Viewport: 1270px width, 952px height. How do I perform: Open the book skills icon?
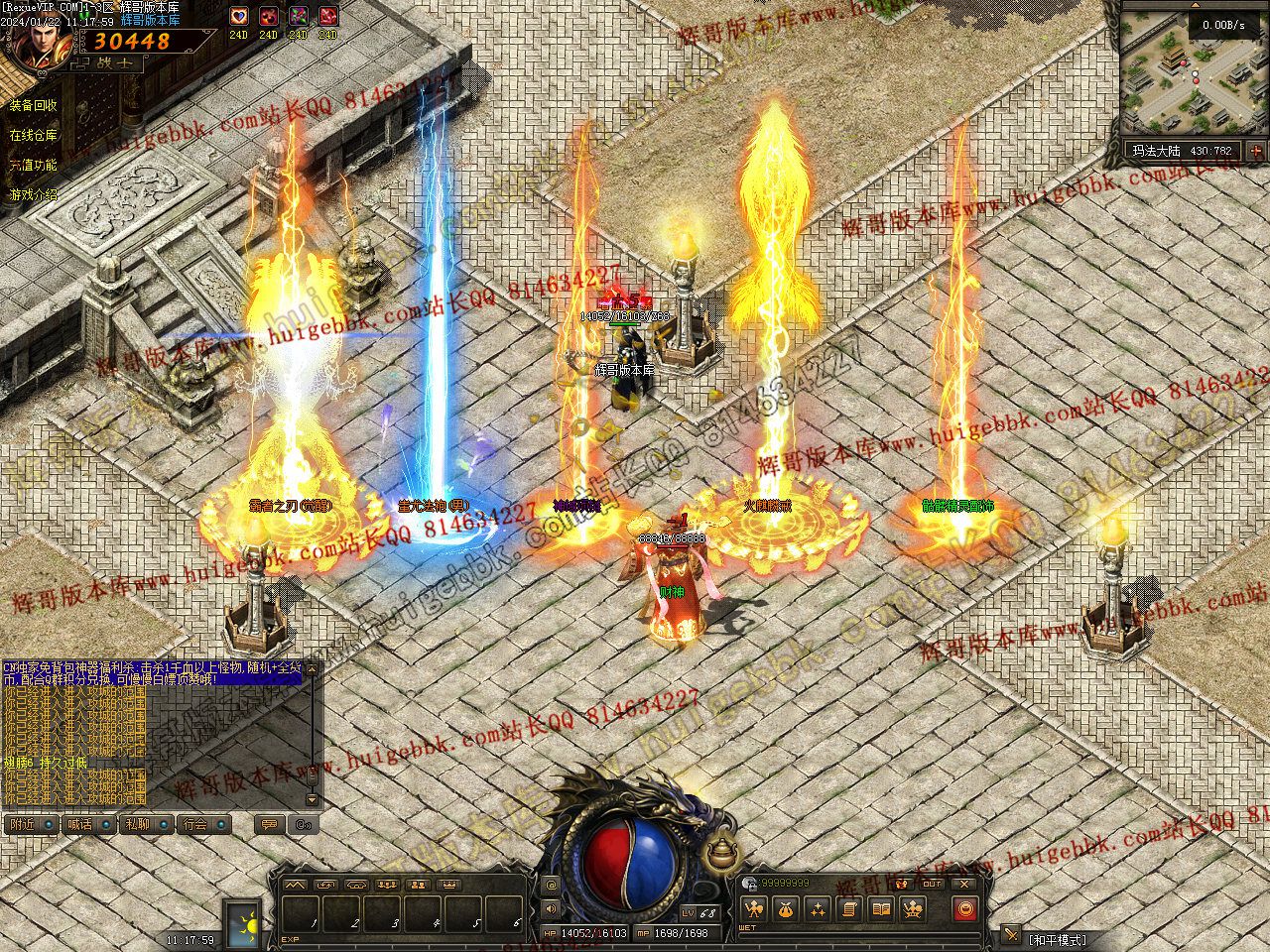pos(881,908)
